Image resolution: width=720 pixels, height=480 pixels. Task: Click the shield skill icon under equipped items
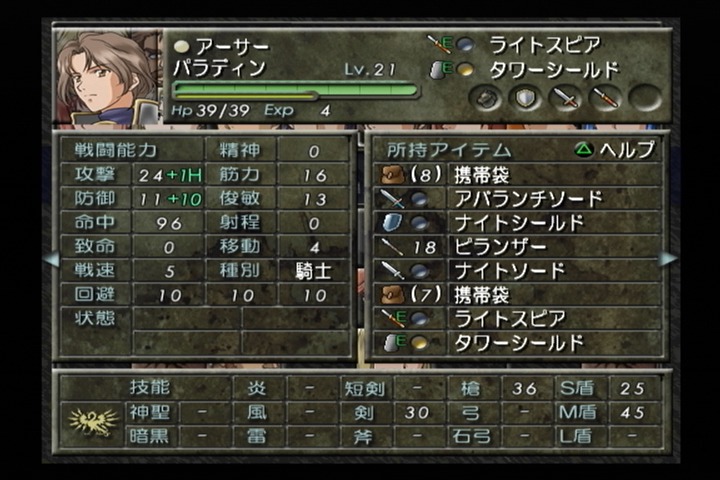pyautogui.click(x=526, y=98)
